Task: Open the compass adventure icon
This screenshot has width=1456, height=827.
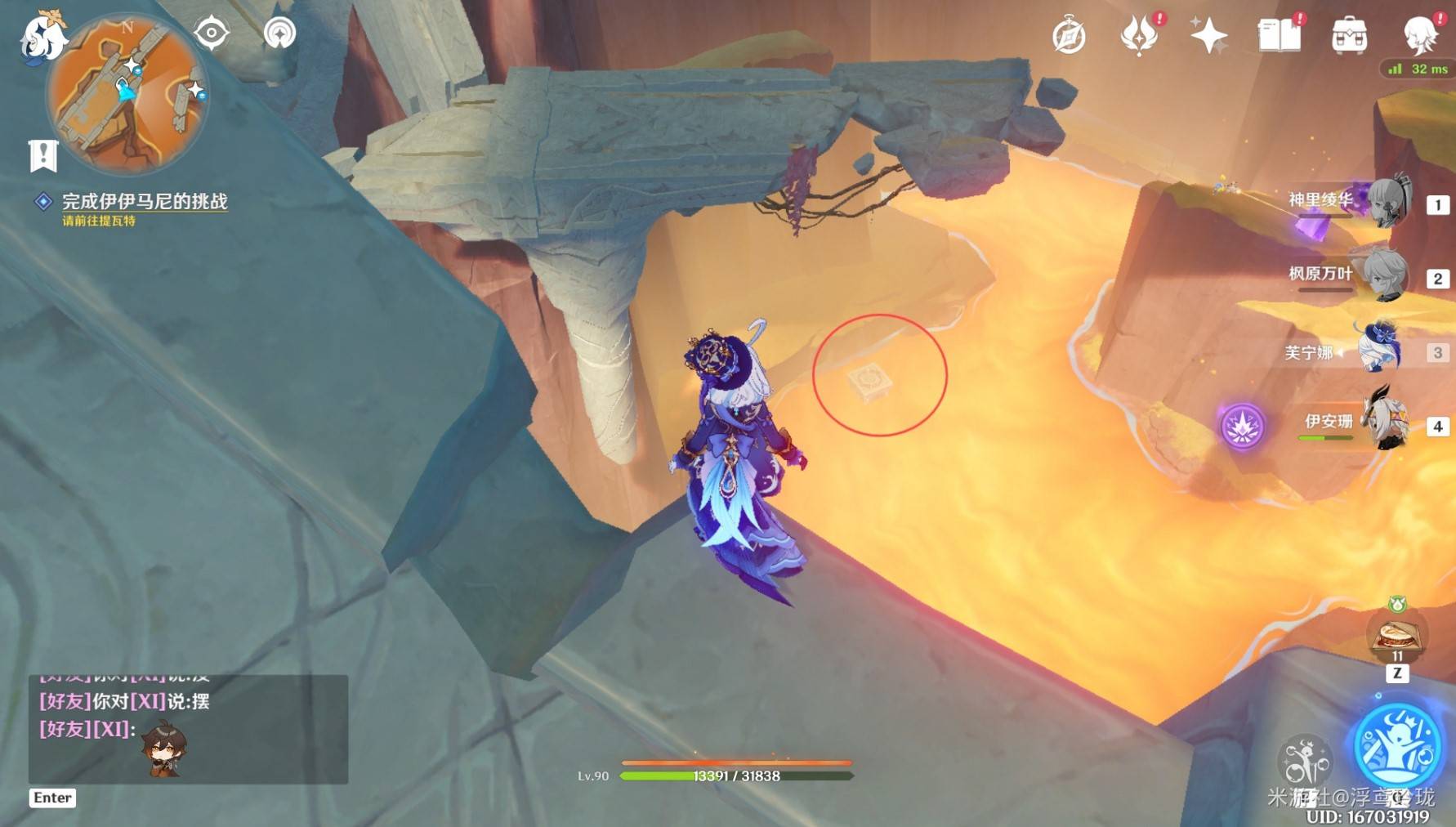Action: point(1069,37)
